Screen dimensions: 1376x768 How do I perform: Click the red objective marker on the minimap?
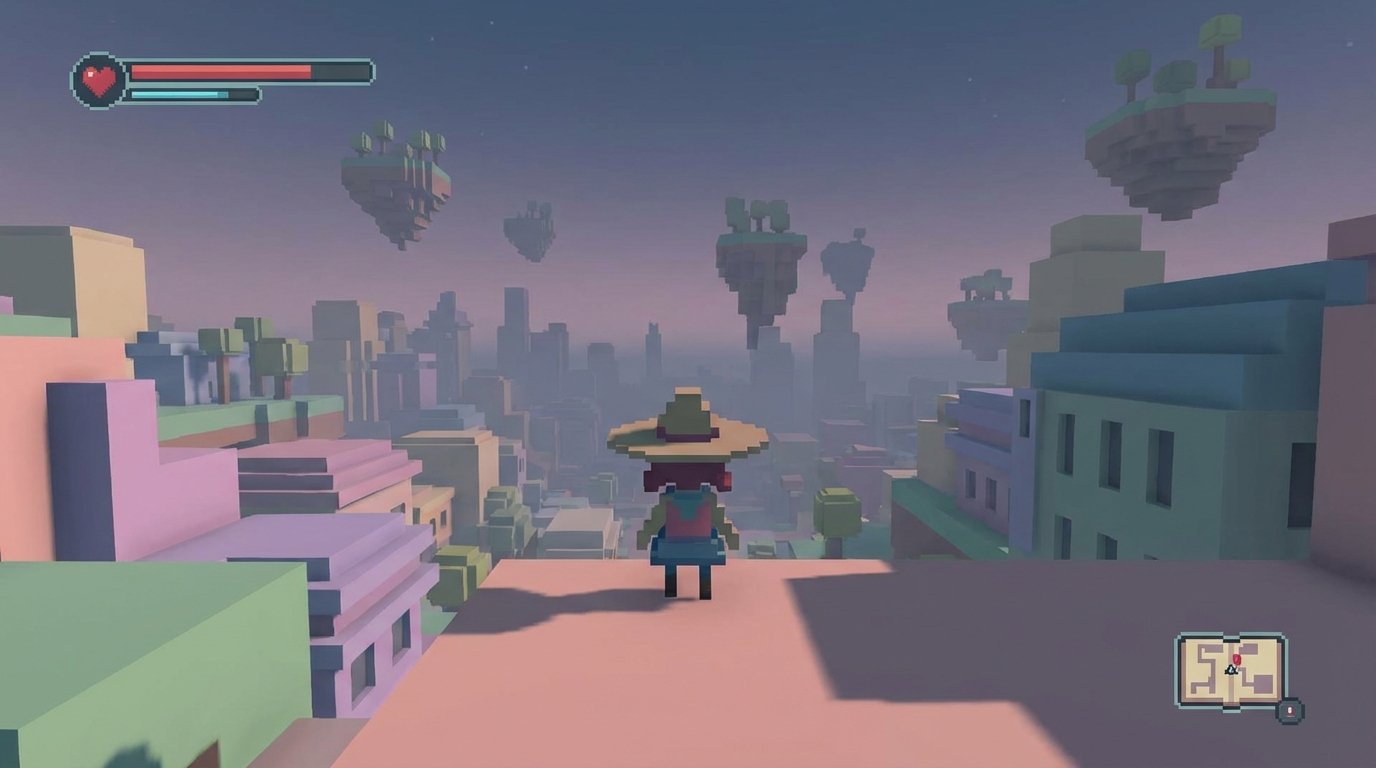click(x=1237, y=658)
